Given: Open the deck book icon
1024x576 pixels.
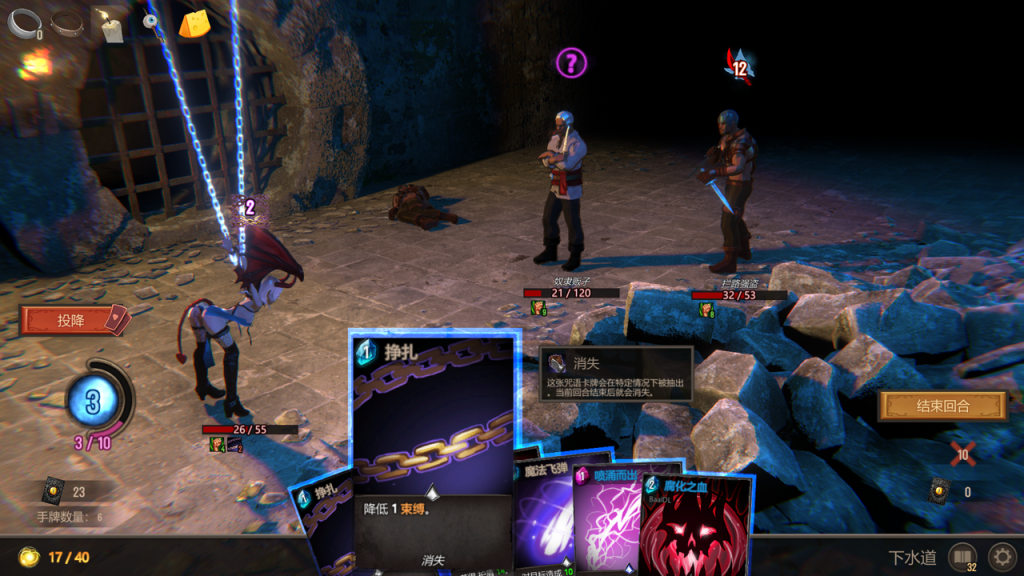Looking at the screenshot, I should (x=962, y=556).
